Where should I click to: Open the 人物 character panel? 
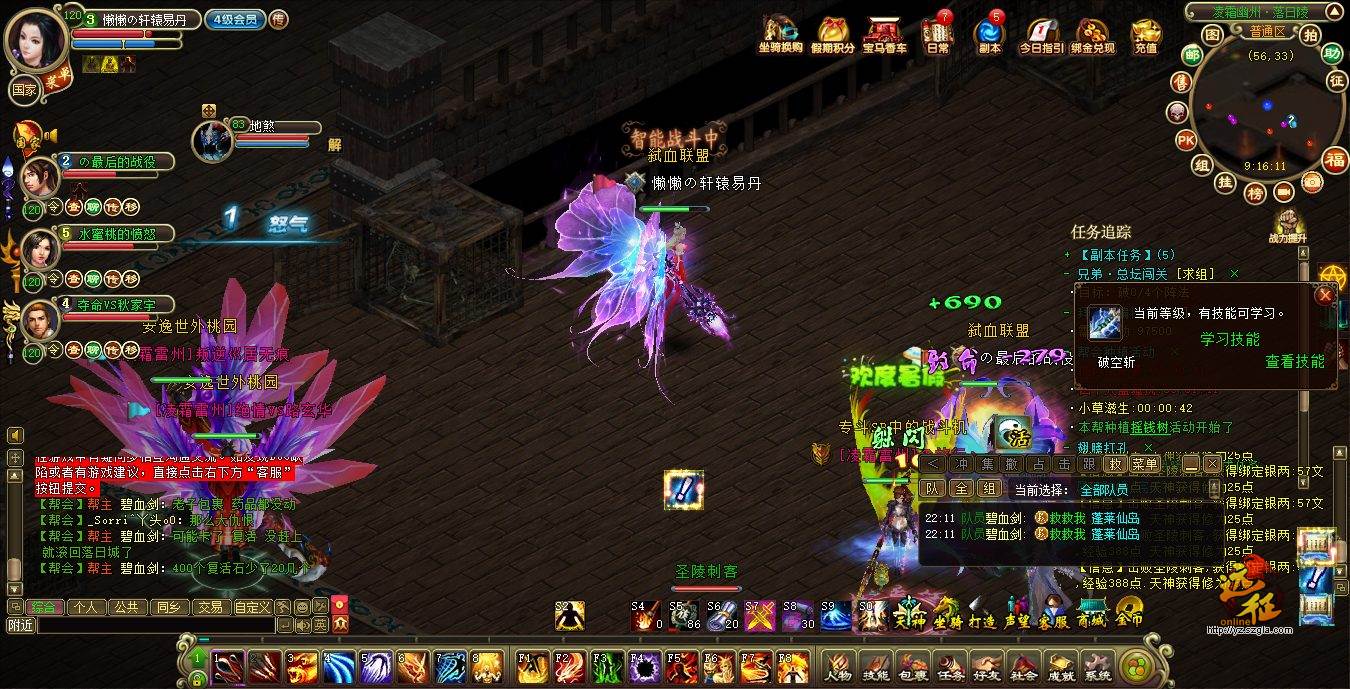point(838,667)
